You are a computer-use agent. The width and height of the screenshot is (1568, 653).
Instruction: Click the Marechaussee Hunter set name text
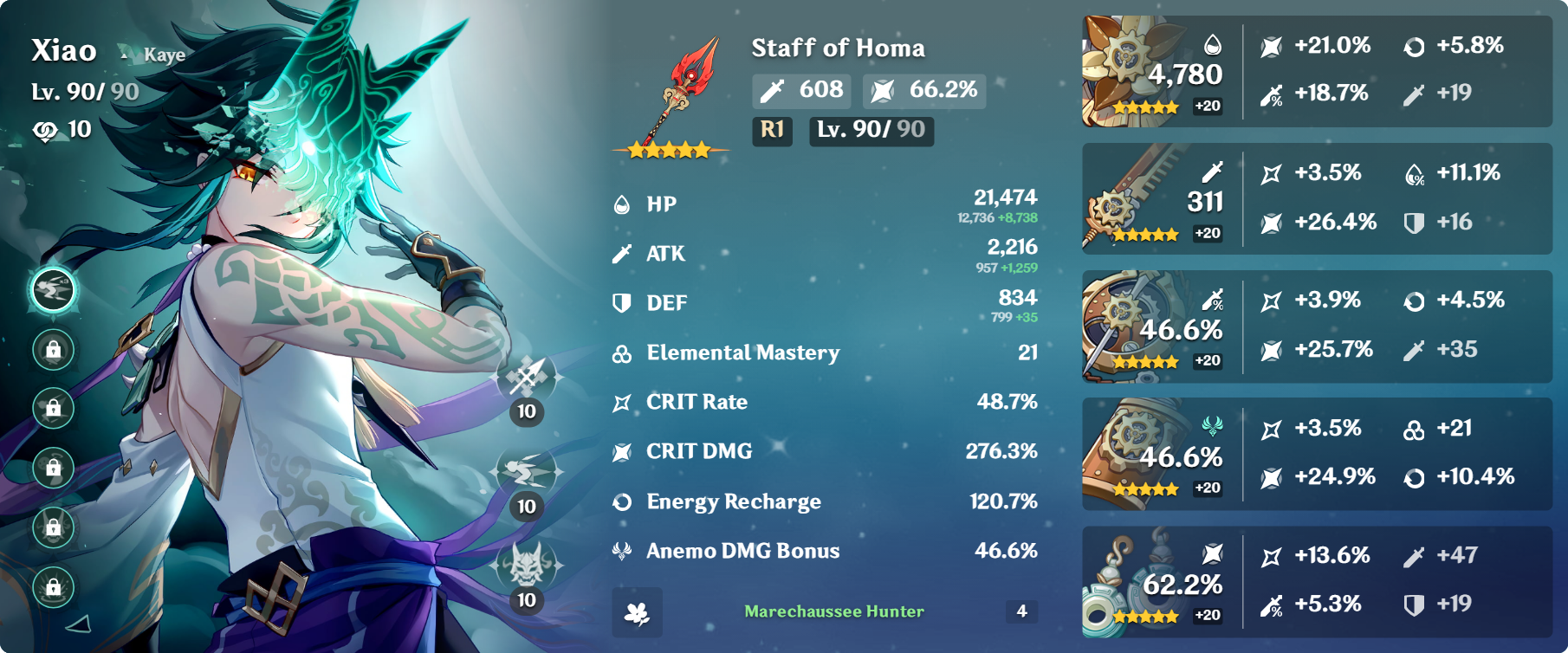[833, 612]
